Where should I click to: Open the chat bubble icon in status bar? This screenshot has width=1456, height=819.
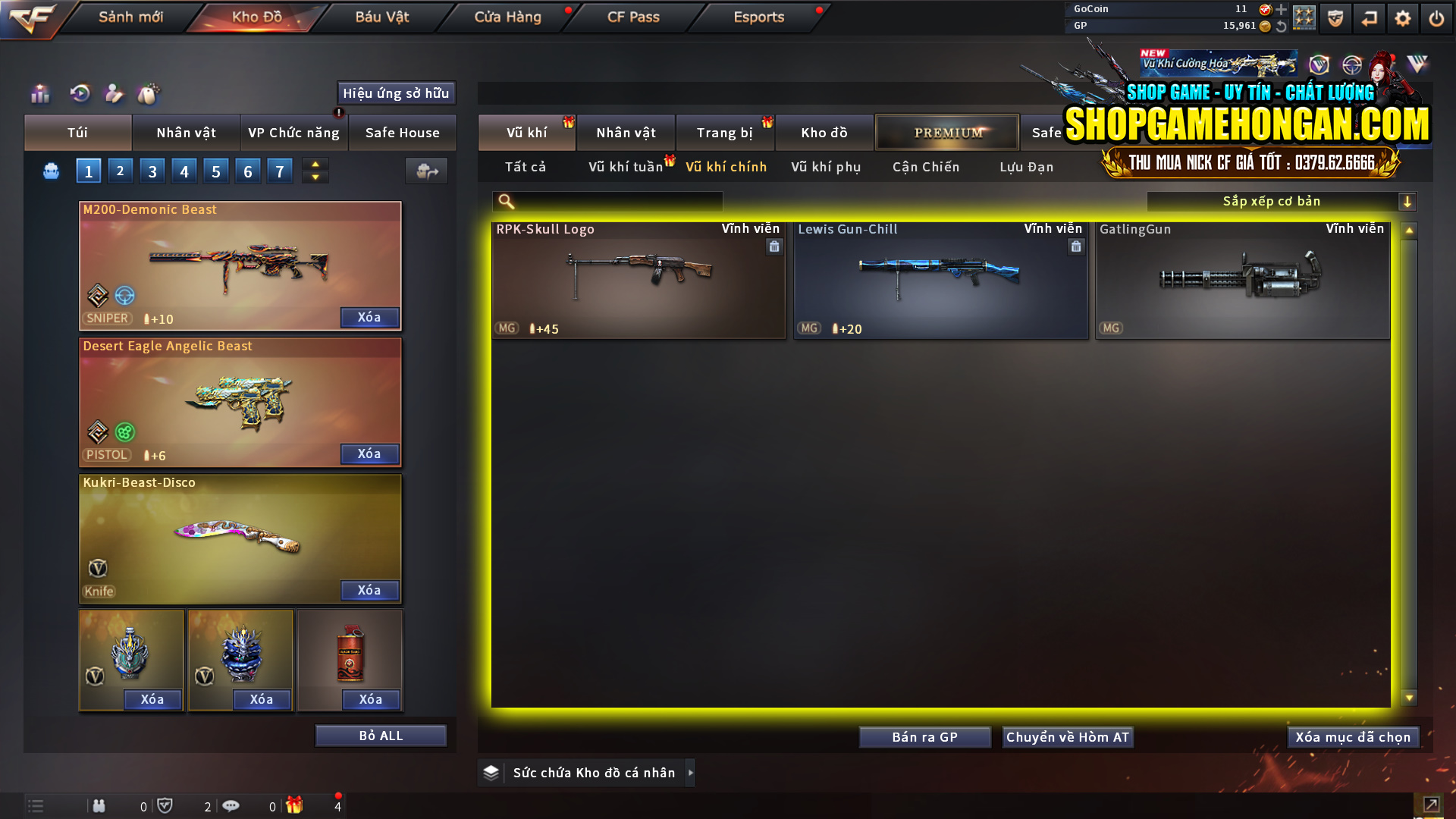click(x=231, y=805)
